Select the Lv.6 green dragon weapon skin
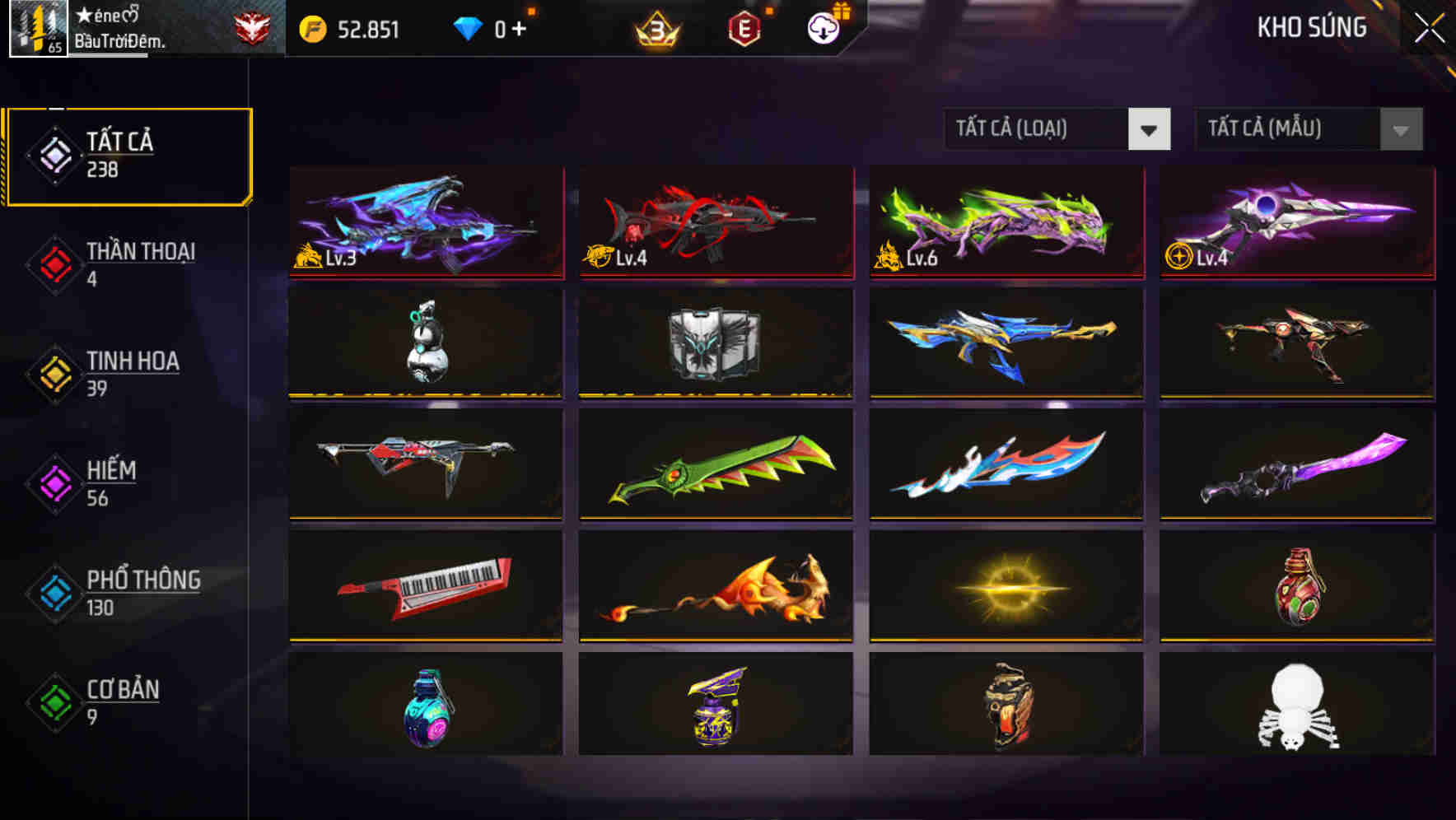Image resolution: width=1456 pixels, height=820 pixels. (1005, 222)
